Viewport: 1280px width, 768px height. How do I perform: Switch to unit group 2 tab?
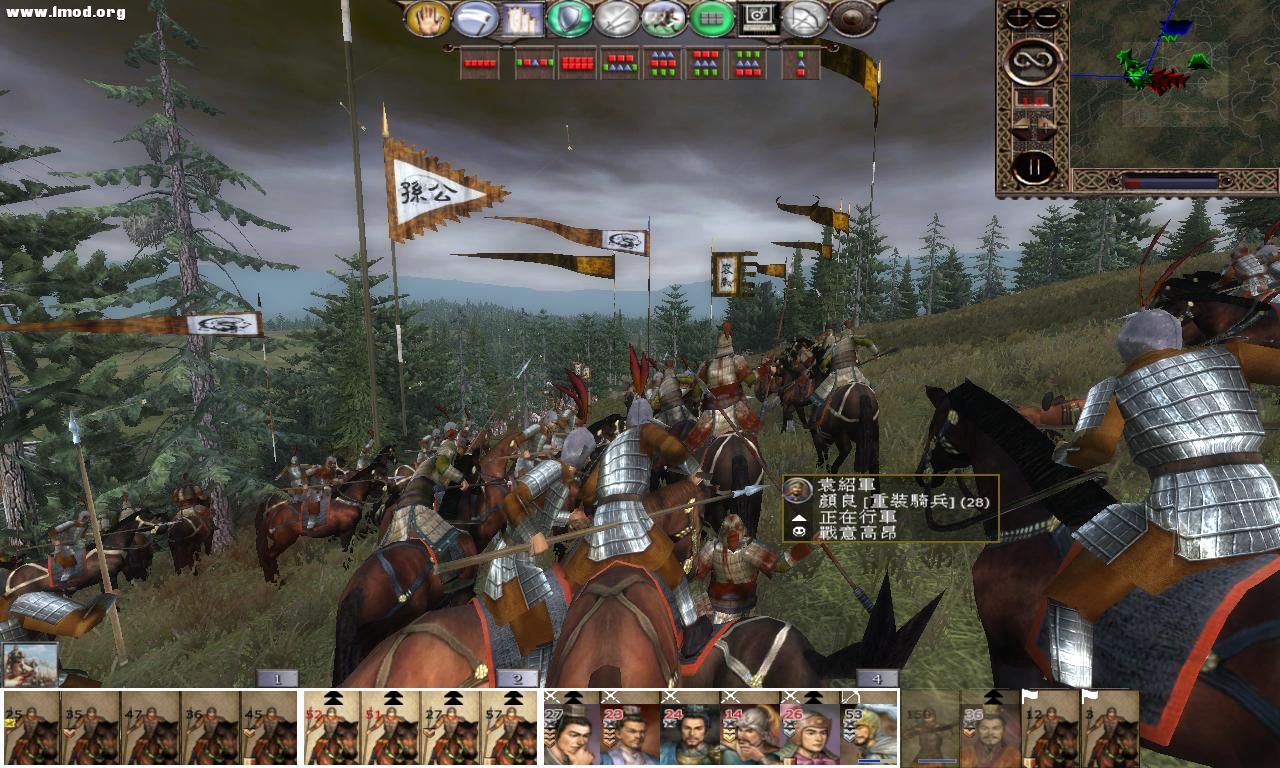pos(517,679)
